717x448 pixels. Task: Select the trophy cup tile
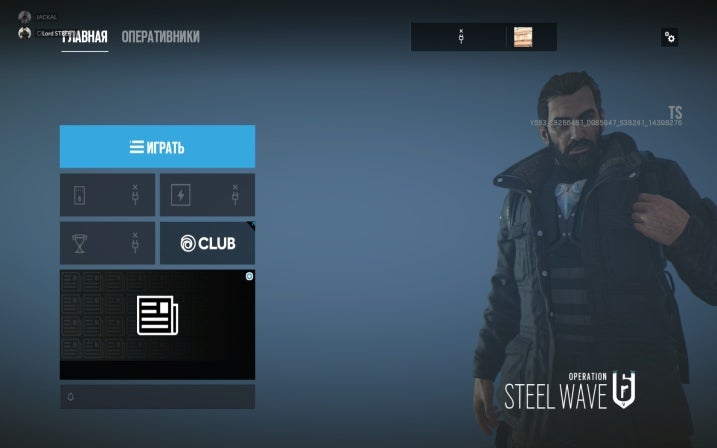[x=107, y=244]
